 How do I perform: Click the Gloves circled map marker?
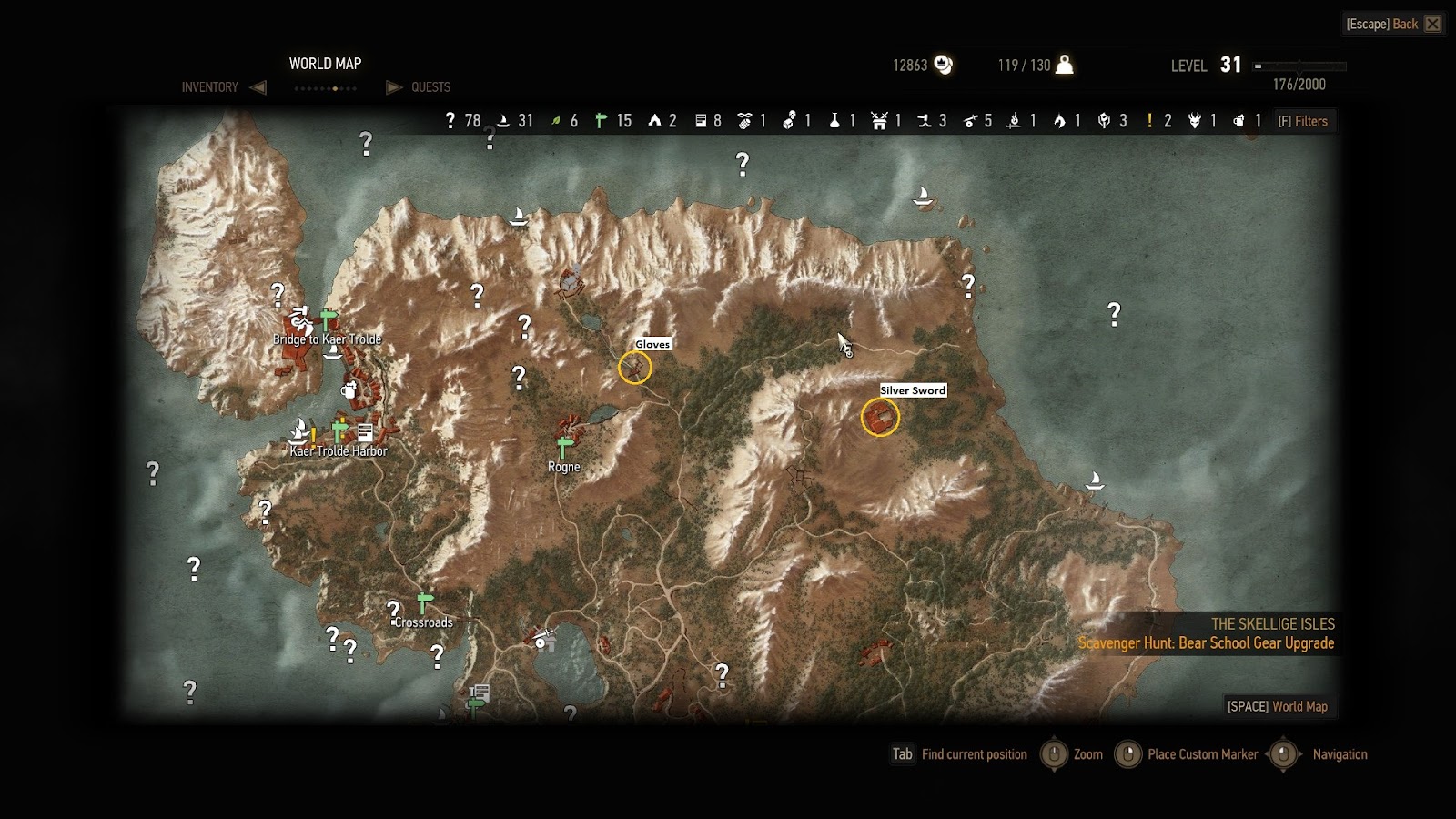634,368
